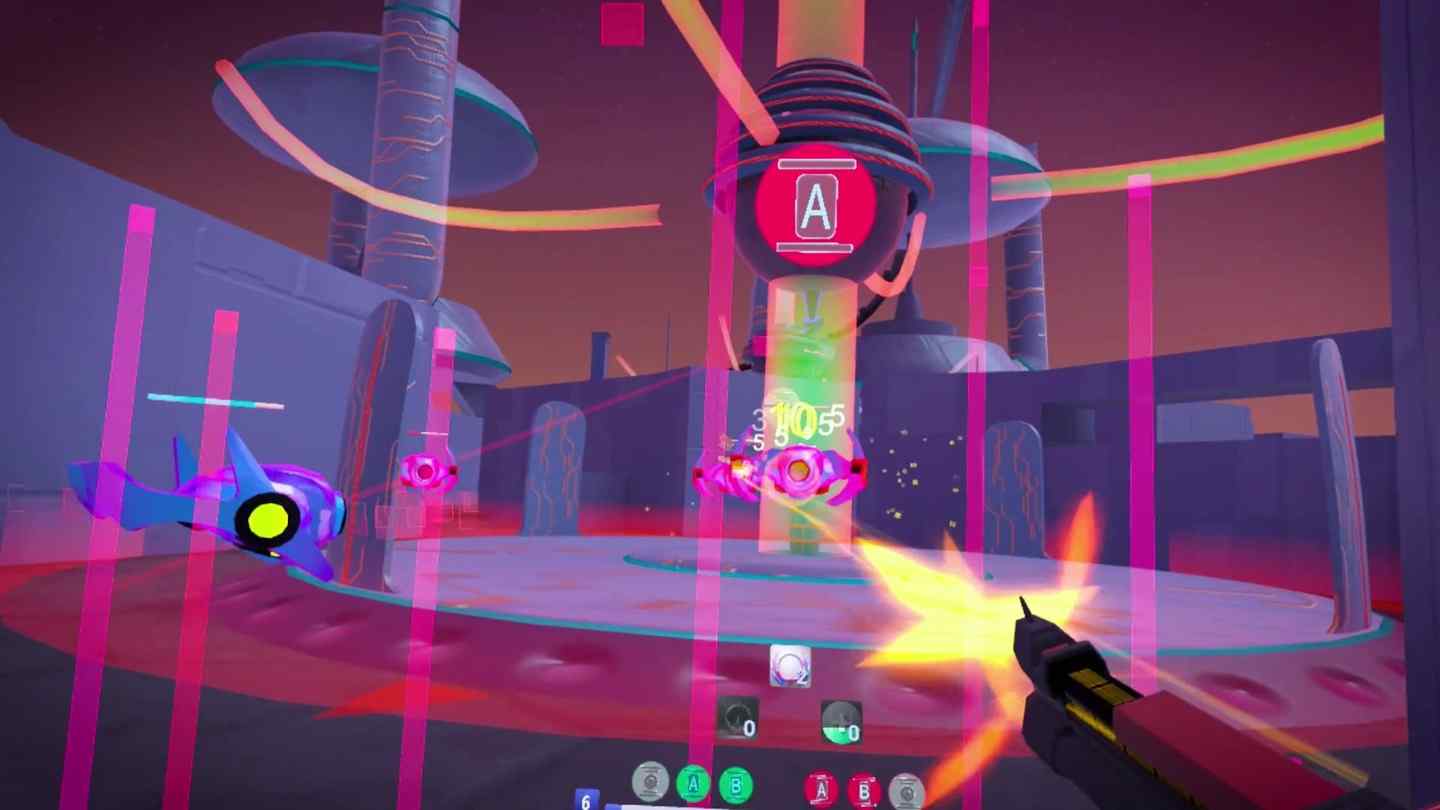Click the red core of the central enemy
The image size is (1440, 810).
click(798, 470)
